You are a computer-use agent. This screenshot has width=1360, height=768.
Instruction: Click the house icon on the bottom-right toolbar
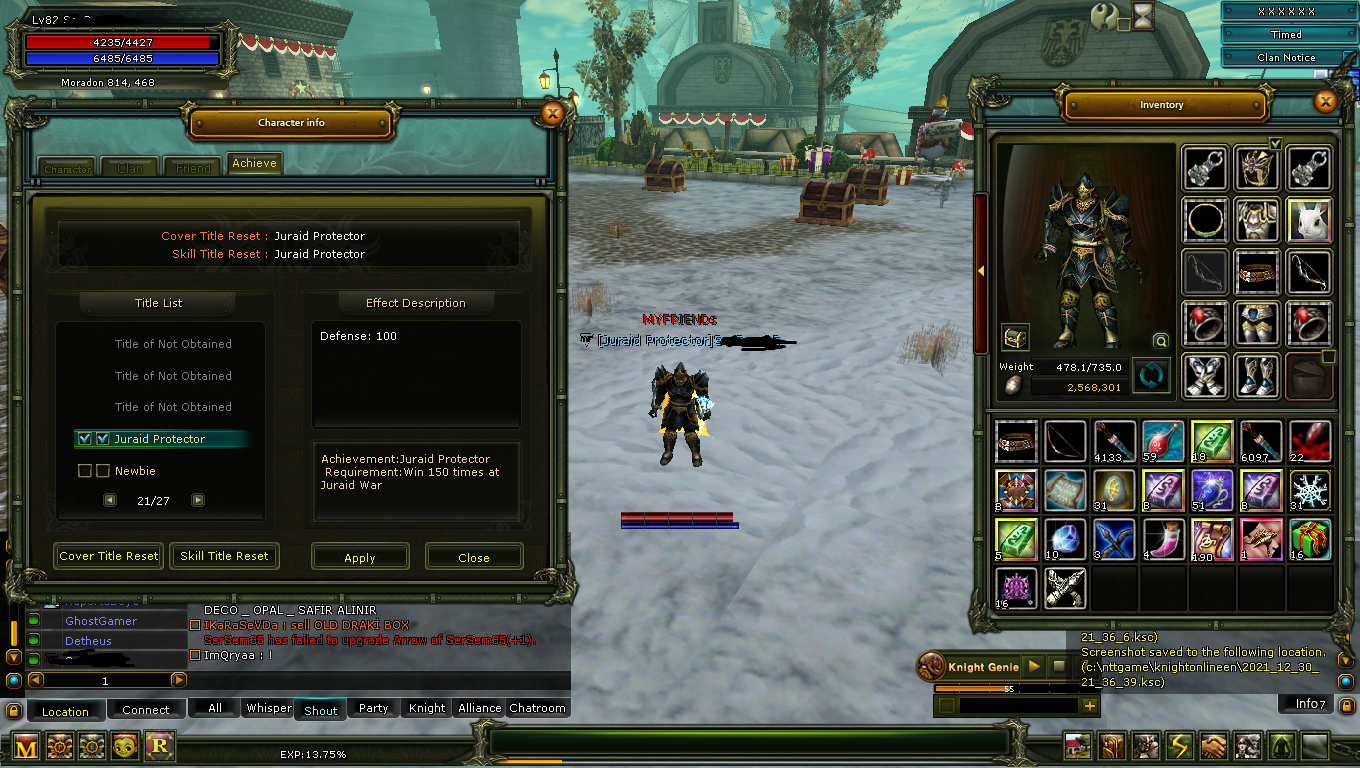(1078, 745)
